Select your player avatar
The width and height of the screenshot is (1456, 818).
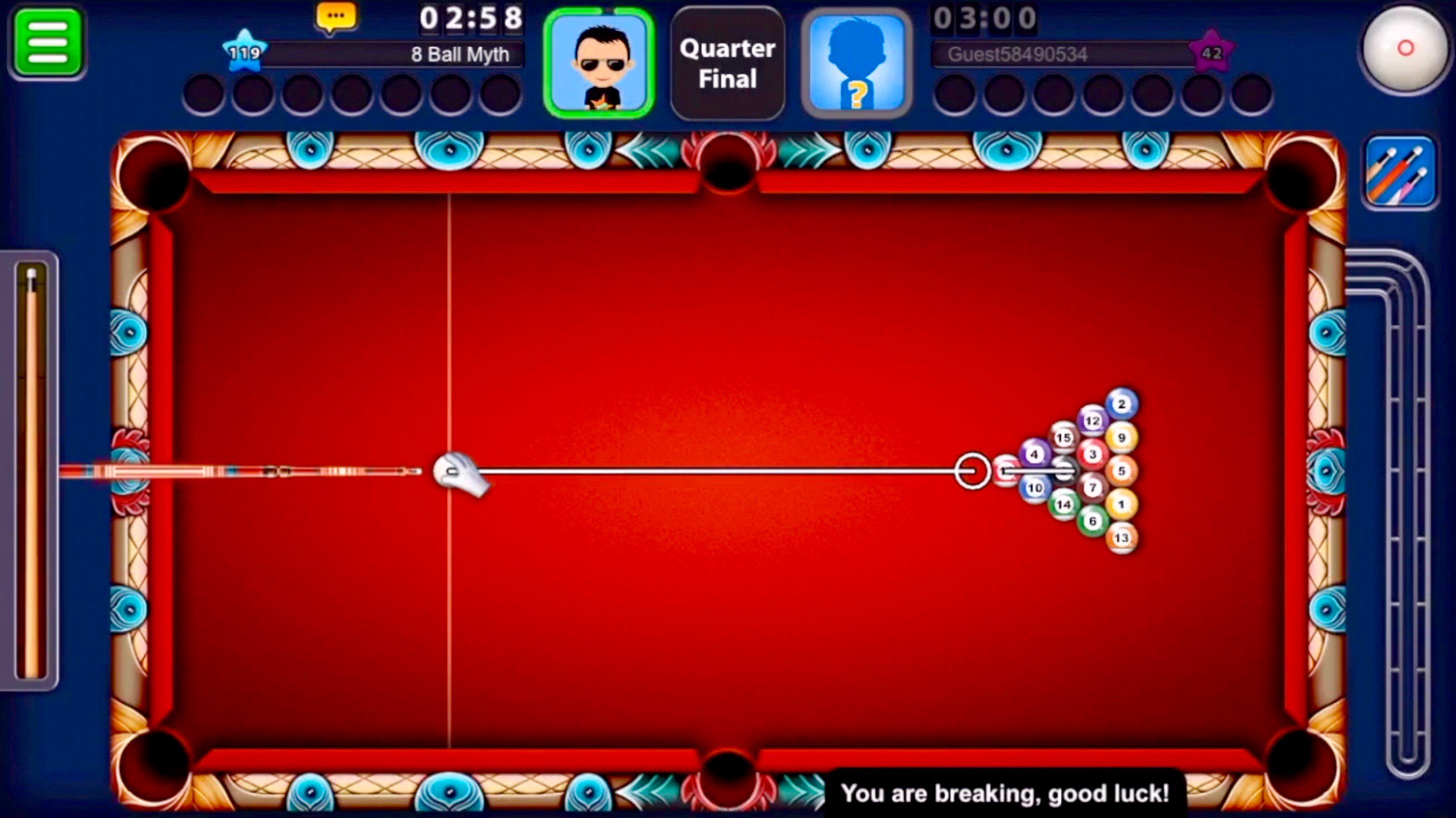602,63
